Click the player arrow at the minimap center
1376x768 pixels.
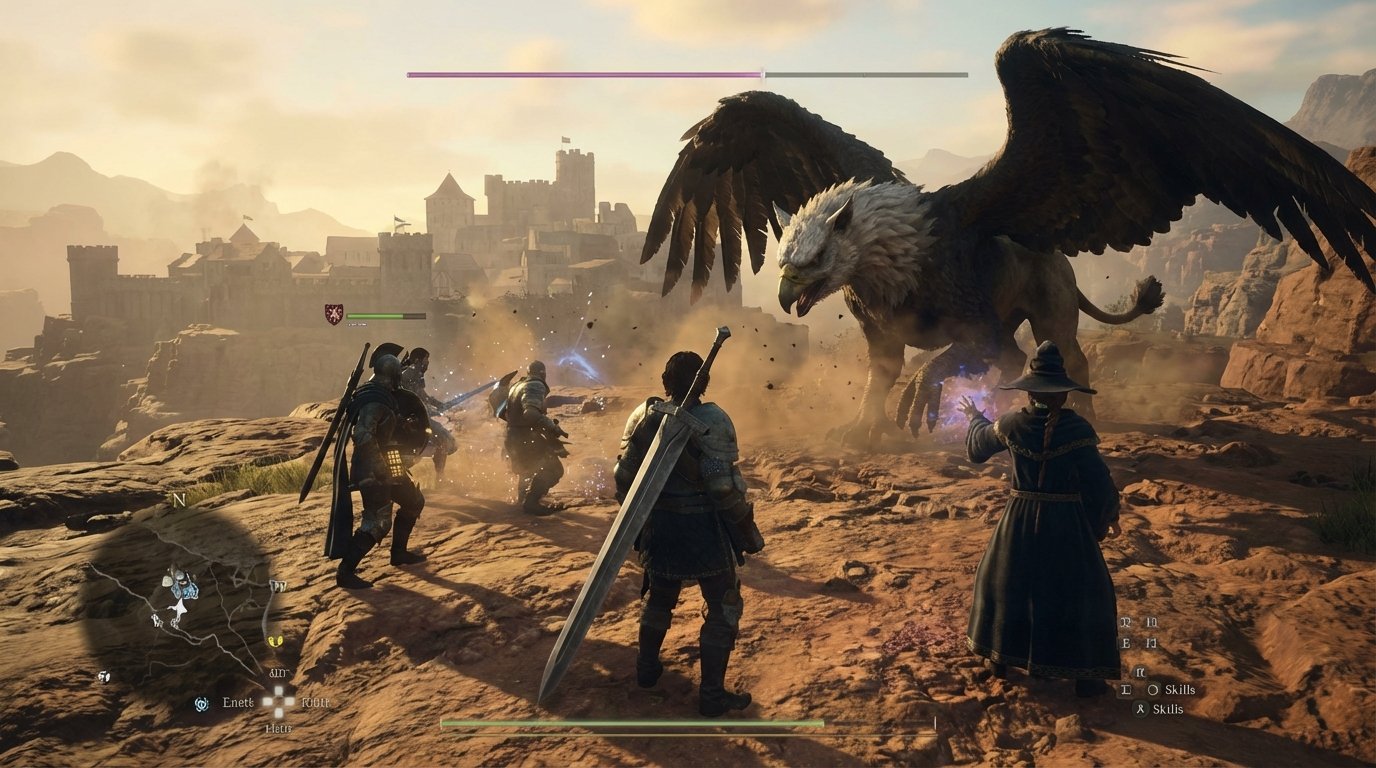[179, 606]
